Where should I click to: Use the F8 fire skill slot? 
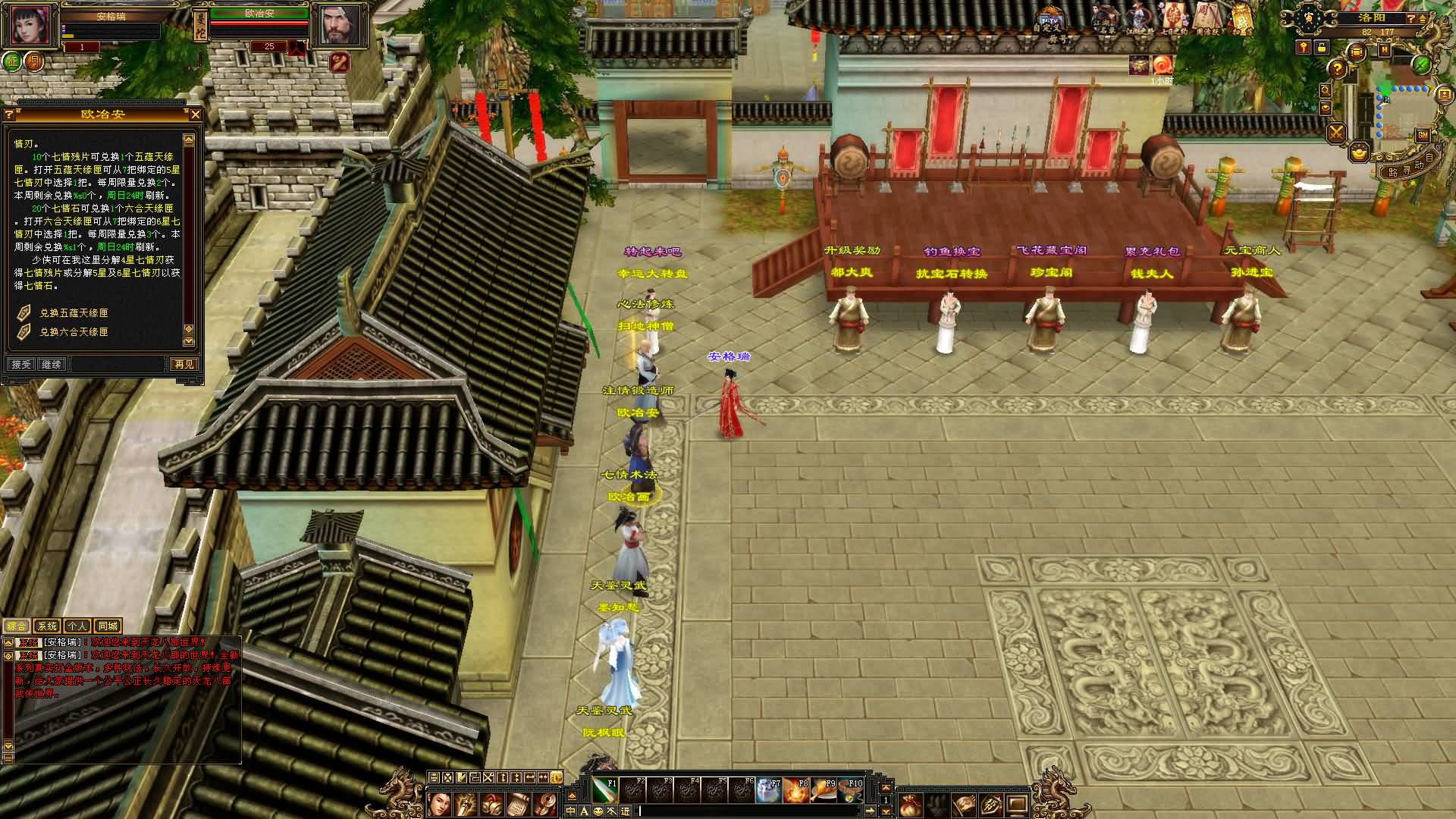(795, 790)
